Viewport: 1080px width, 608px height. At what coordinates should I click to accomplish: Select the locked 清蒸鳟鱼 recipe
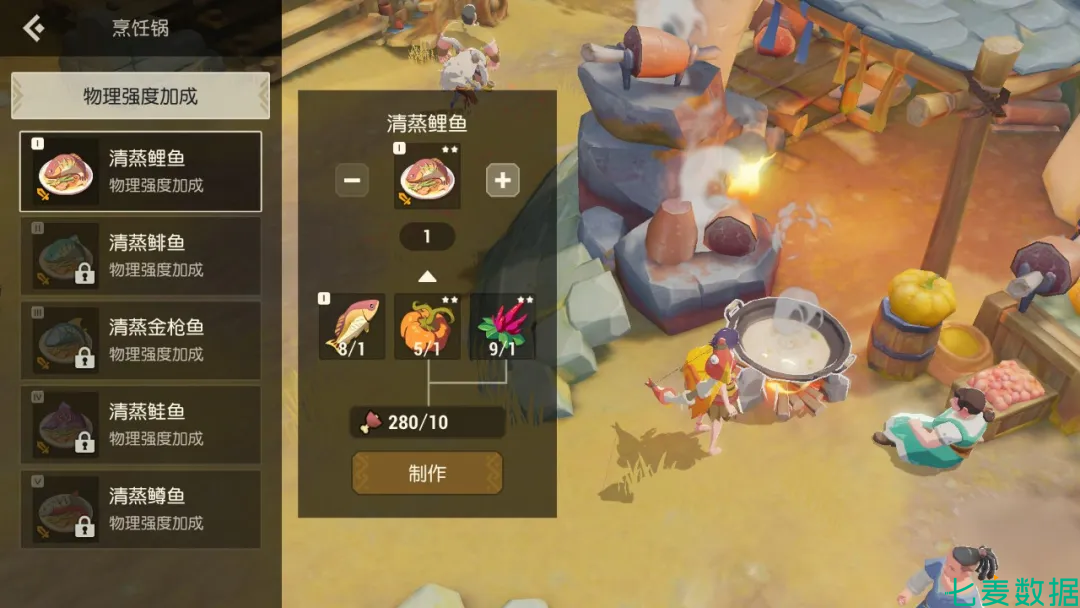tap(140, 509)
